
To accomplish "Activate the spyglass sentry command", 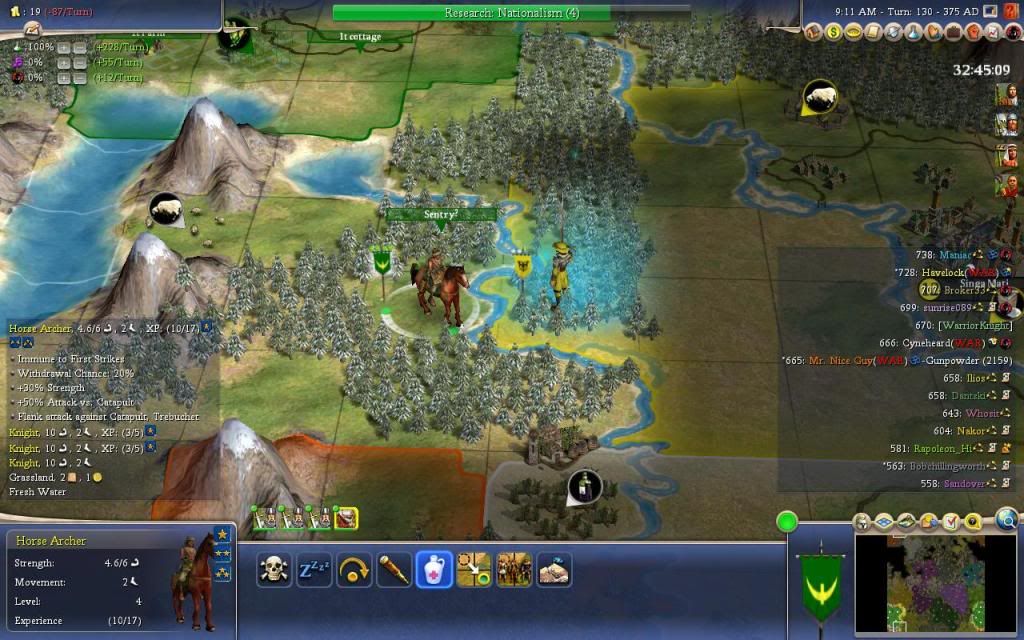I will 394,569.
